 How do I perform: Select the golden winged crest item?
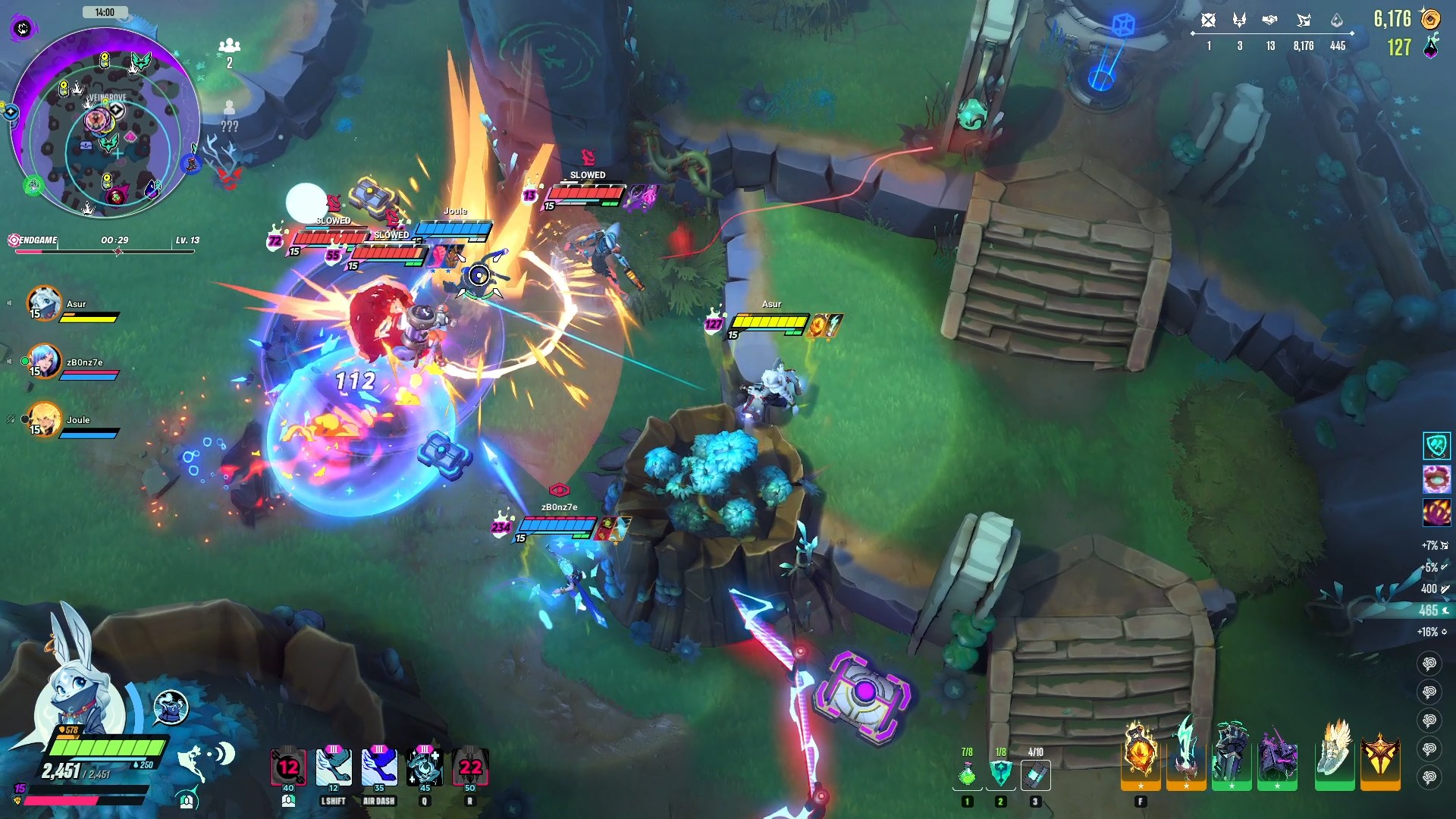tap(1379, 756)
